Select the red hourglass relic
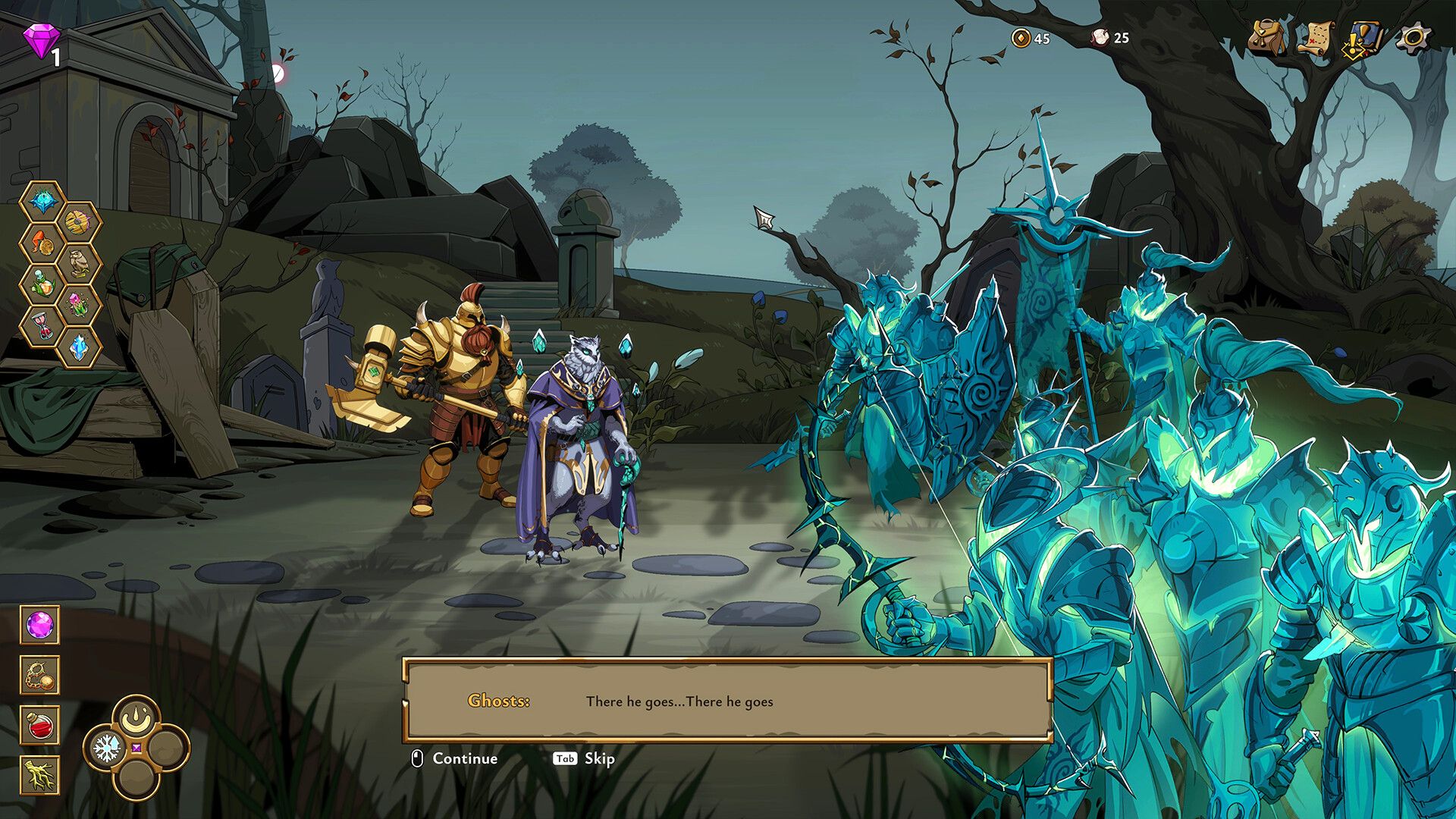1456x819 pixels. pyautogui.click(x=42, y=327)
